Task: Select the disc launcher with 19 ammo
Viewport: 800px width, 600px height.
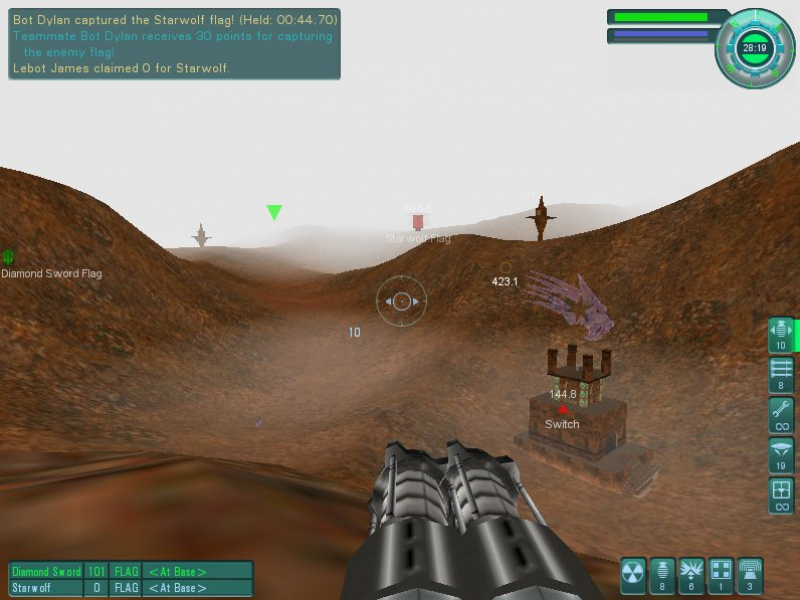Action: 781,454
